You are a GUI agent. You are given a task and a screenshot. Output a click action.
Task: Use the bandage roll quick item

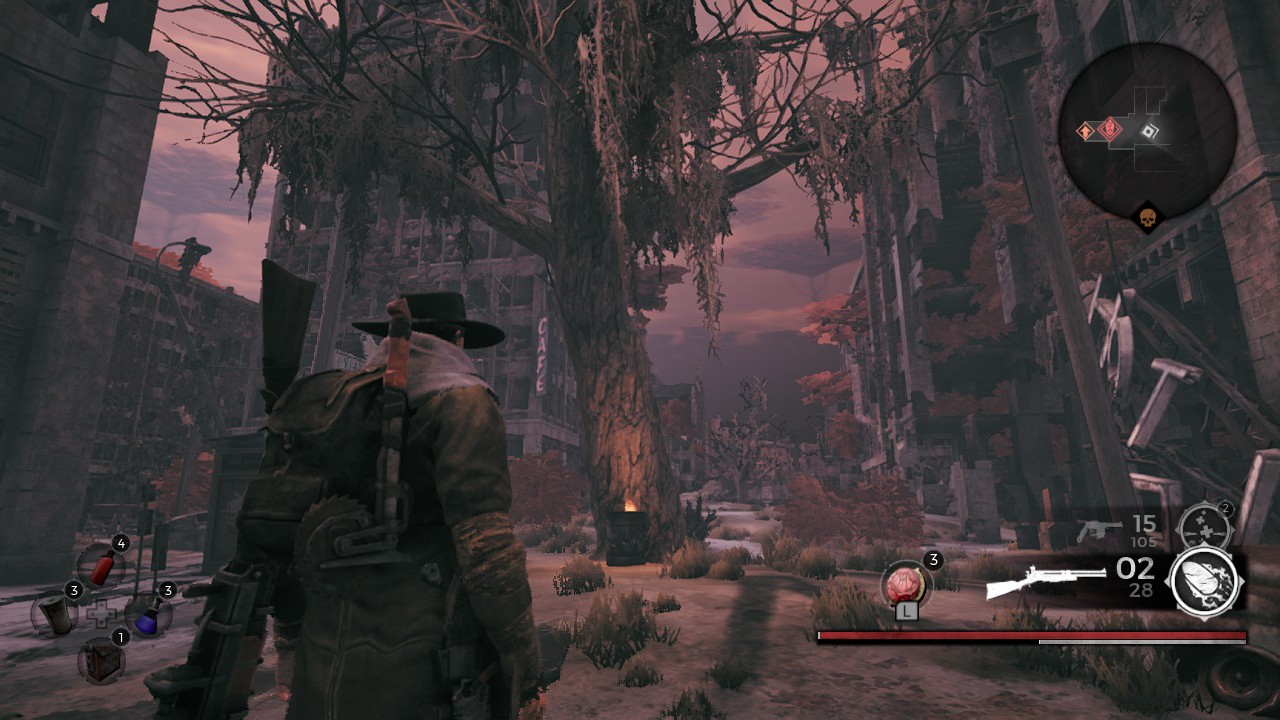pyautogui.click(x=55, y=613)
